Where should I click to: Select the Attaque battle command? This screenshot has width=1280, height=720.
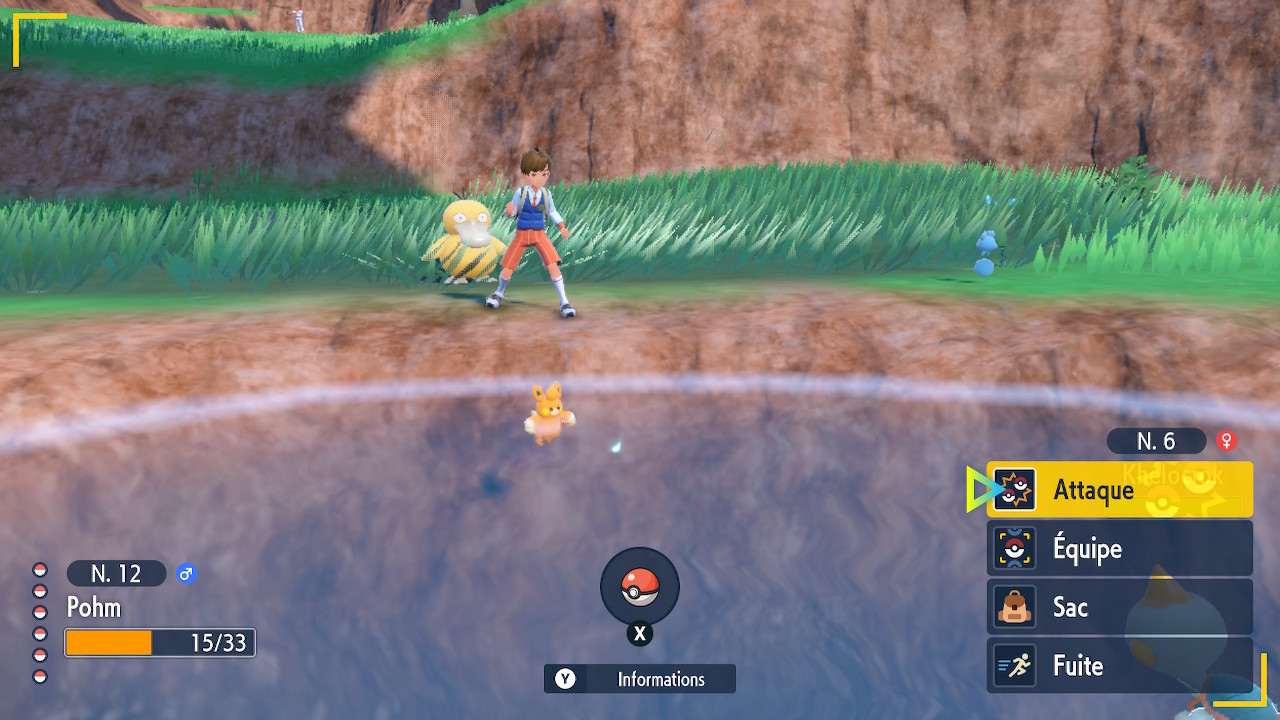(x=1119, y=490)
